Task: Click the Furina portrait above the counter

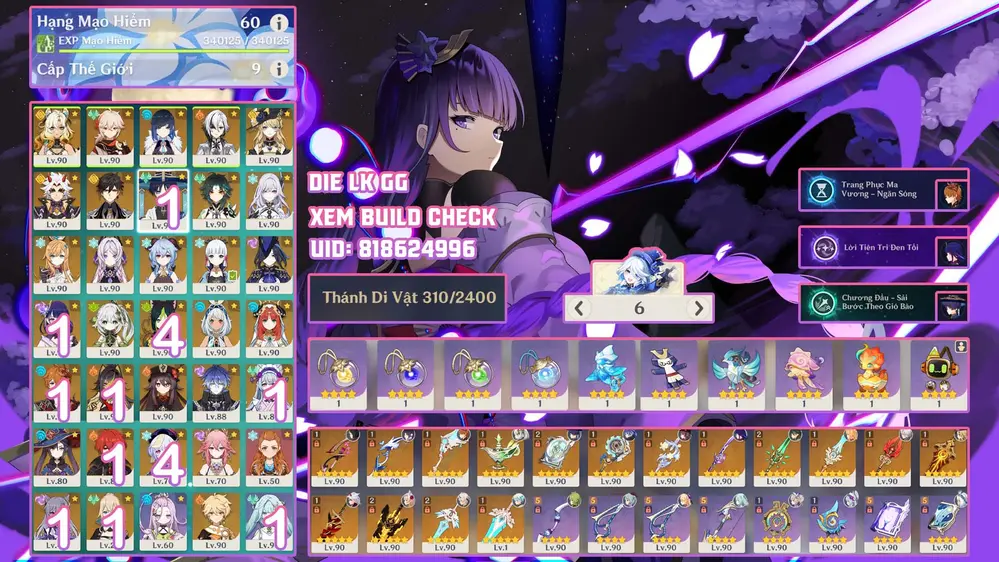Action: [638, 276]
